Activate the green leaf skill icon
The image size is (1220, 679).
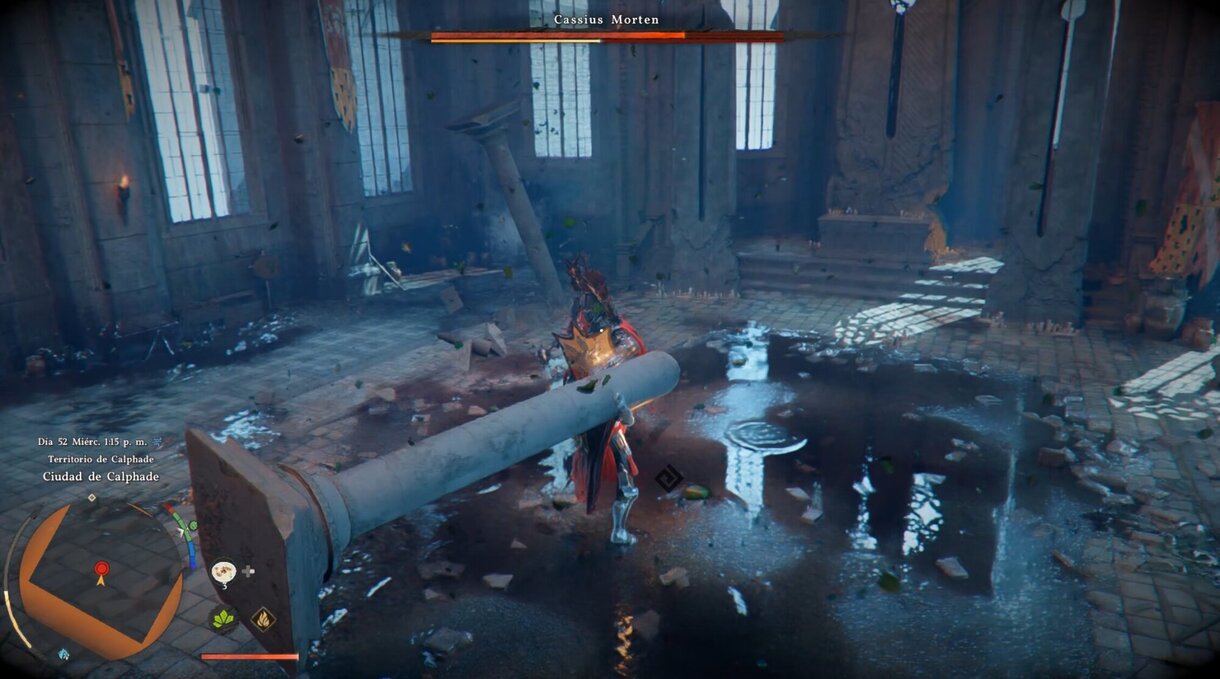(x=223, y=619)
